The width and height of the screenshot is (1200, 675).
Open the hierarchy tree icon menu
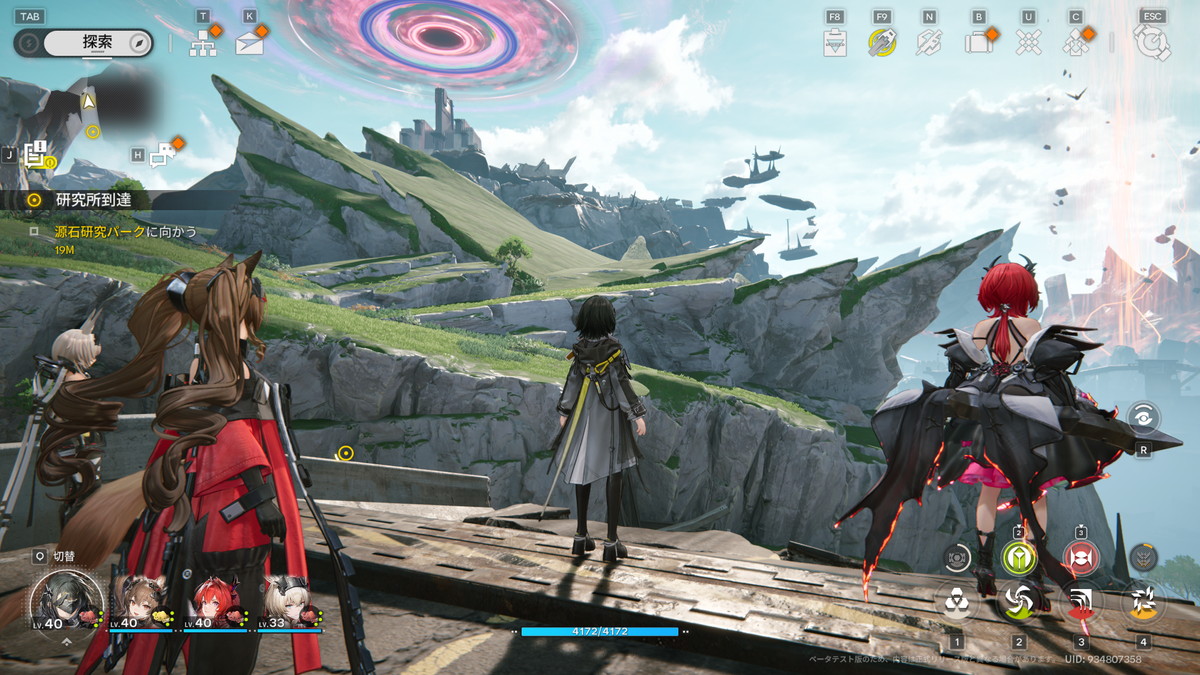tap(203, 41)
